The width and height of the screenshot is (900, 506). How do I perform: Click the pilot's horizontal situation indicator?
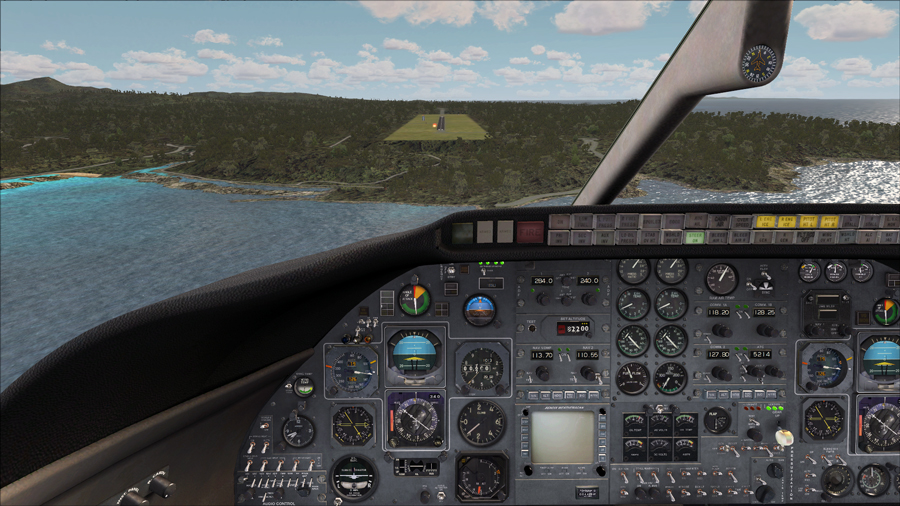414,420
